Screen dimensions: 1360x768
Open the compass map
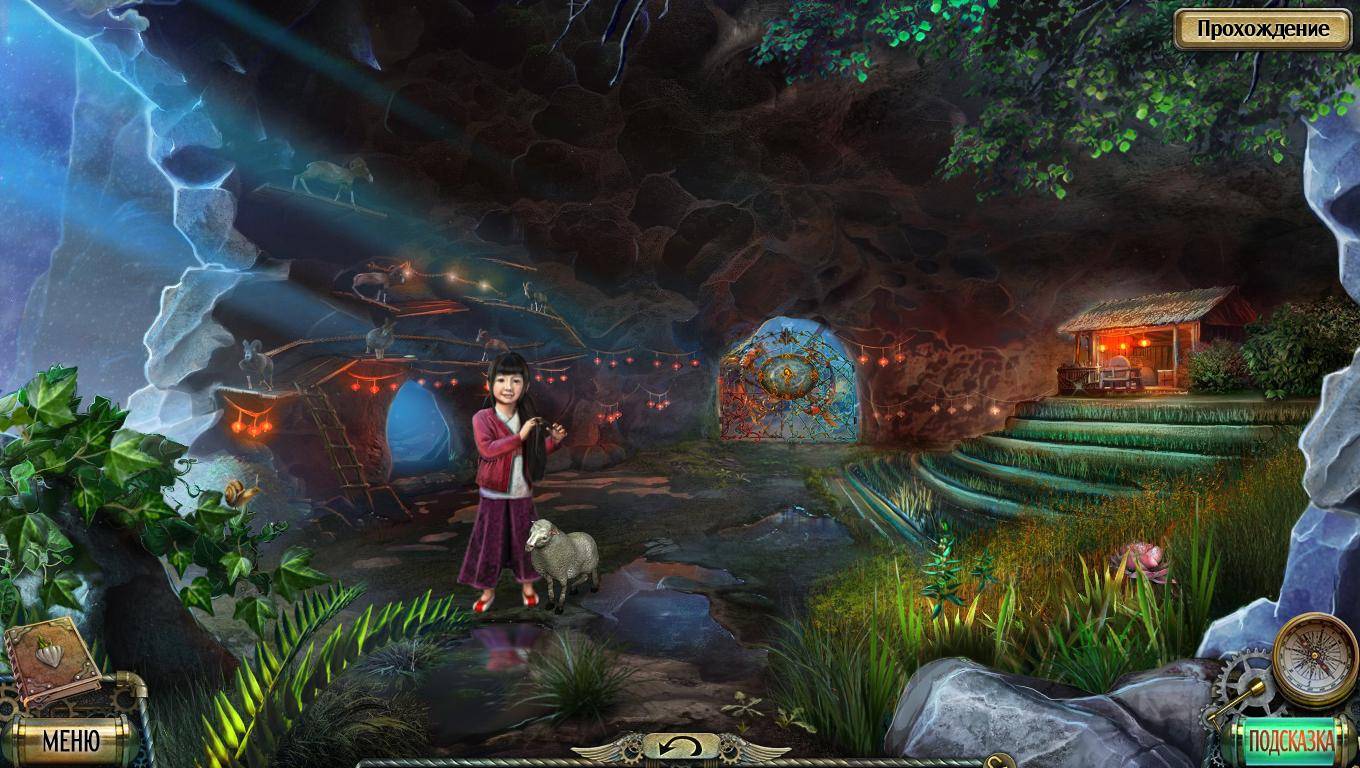[x=1314, y=656]
